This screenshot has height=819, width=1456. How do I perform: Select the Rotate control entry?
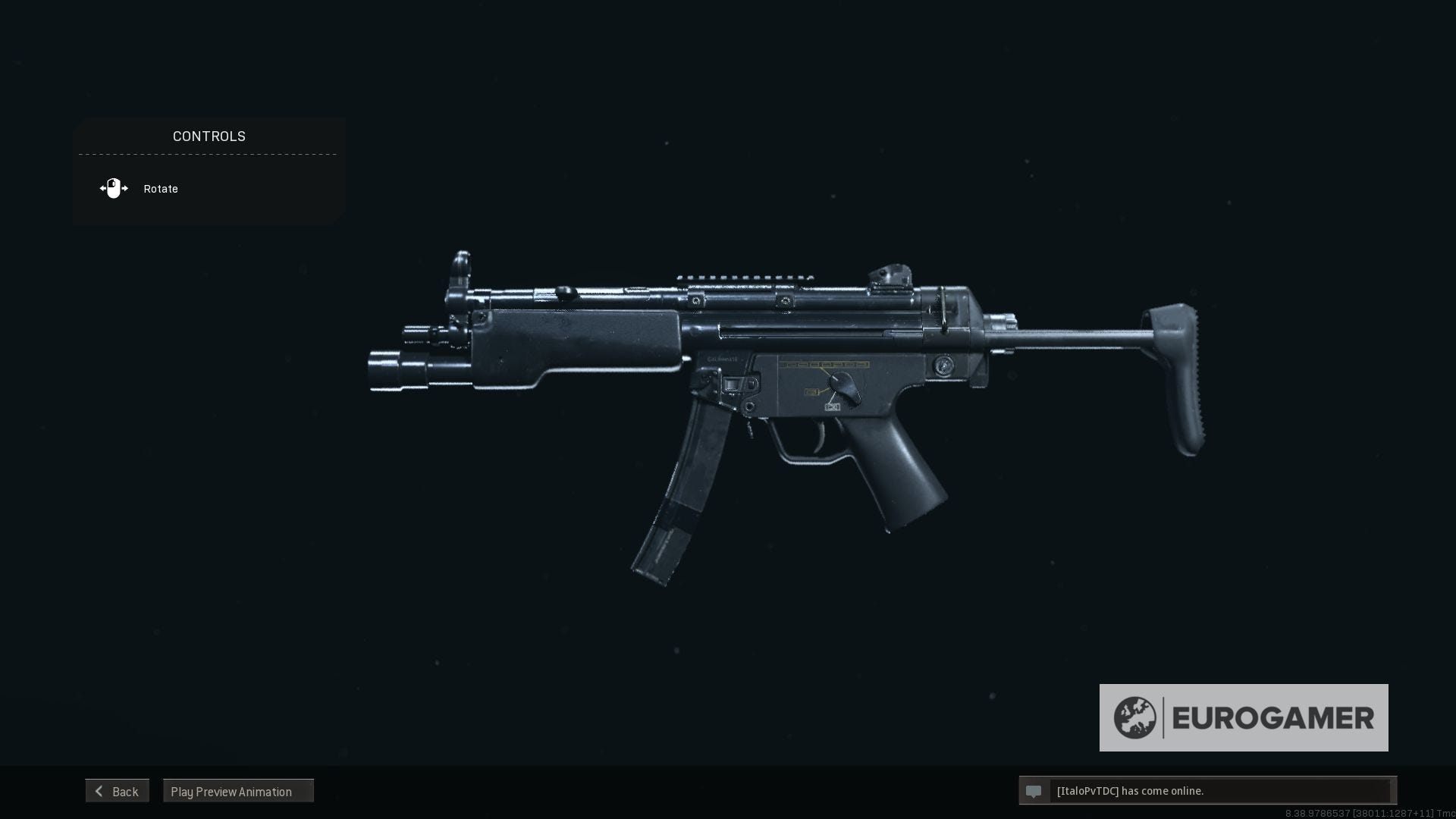click(160, 188)
